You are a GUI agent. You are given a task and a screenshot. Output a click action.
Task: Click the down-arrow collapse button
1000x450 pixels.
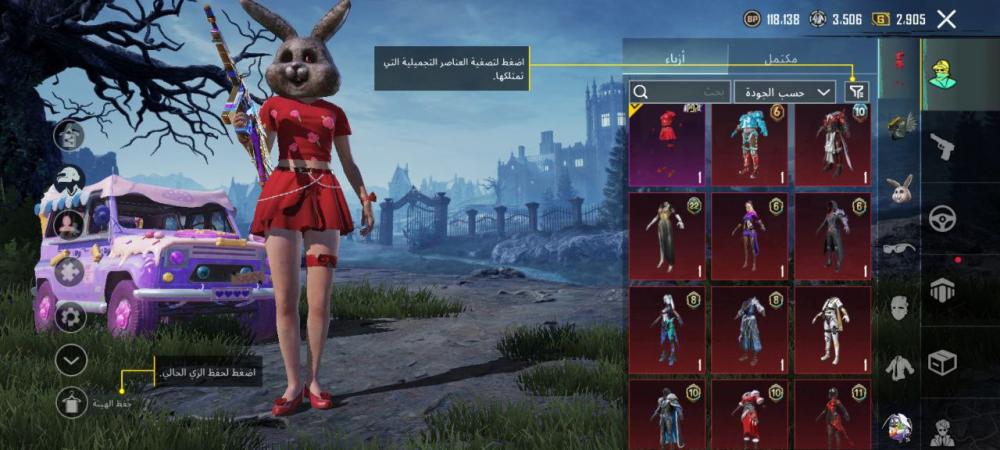click(x=71, y=360)
